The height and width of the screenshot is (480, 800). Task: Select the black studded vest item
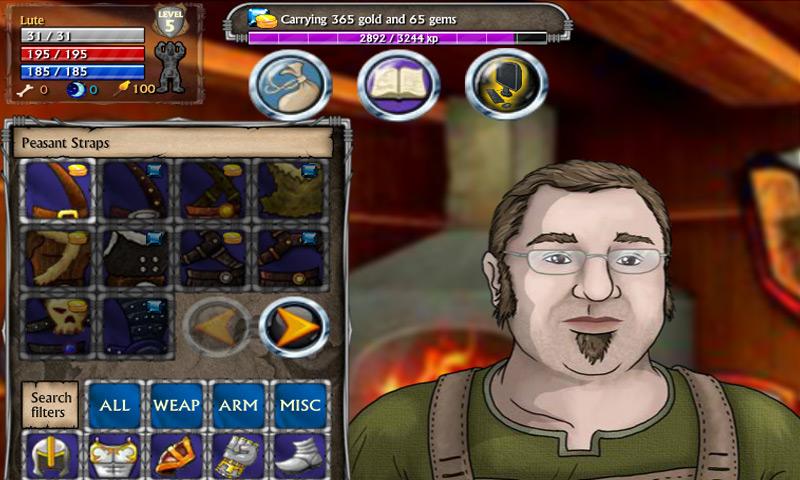(x=136, y=258)
